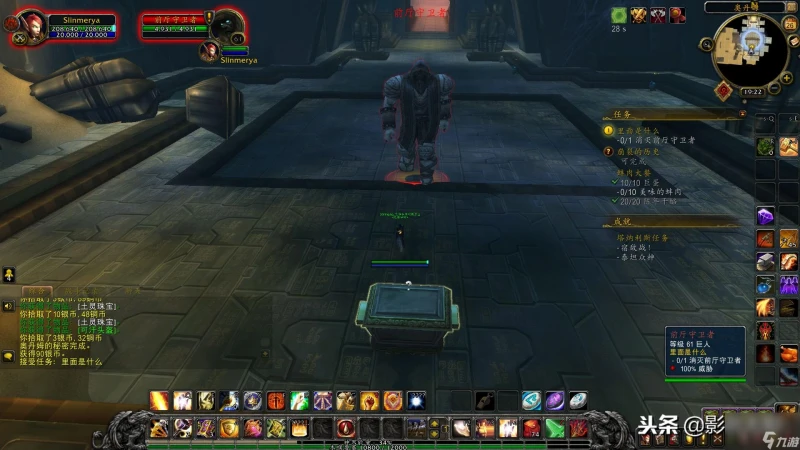Image resolution: width=800 pixels, height=450 pixels.
Task: Use the purple gem item slot
Action: click(x=764, y=215)
